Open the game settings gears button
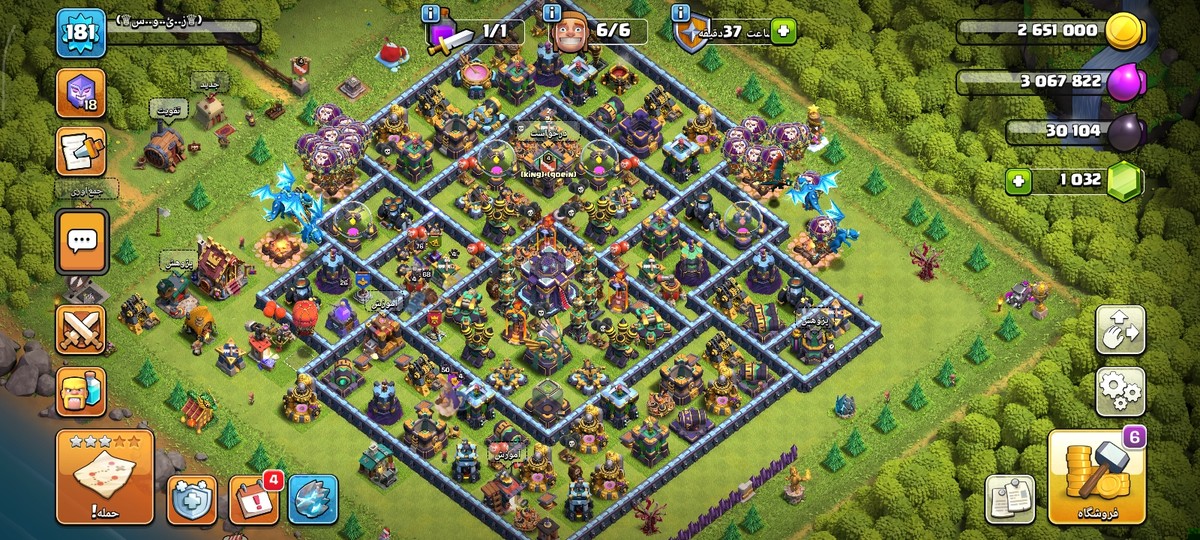The height and width of the screenshot is (540, 1200). pos(1120,391)
